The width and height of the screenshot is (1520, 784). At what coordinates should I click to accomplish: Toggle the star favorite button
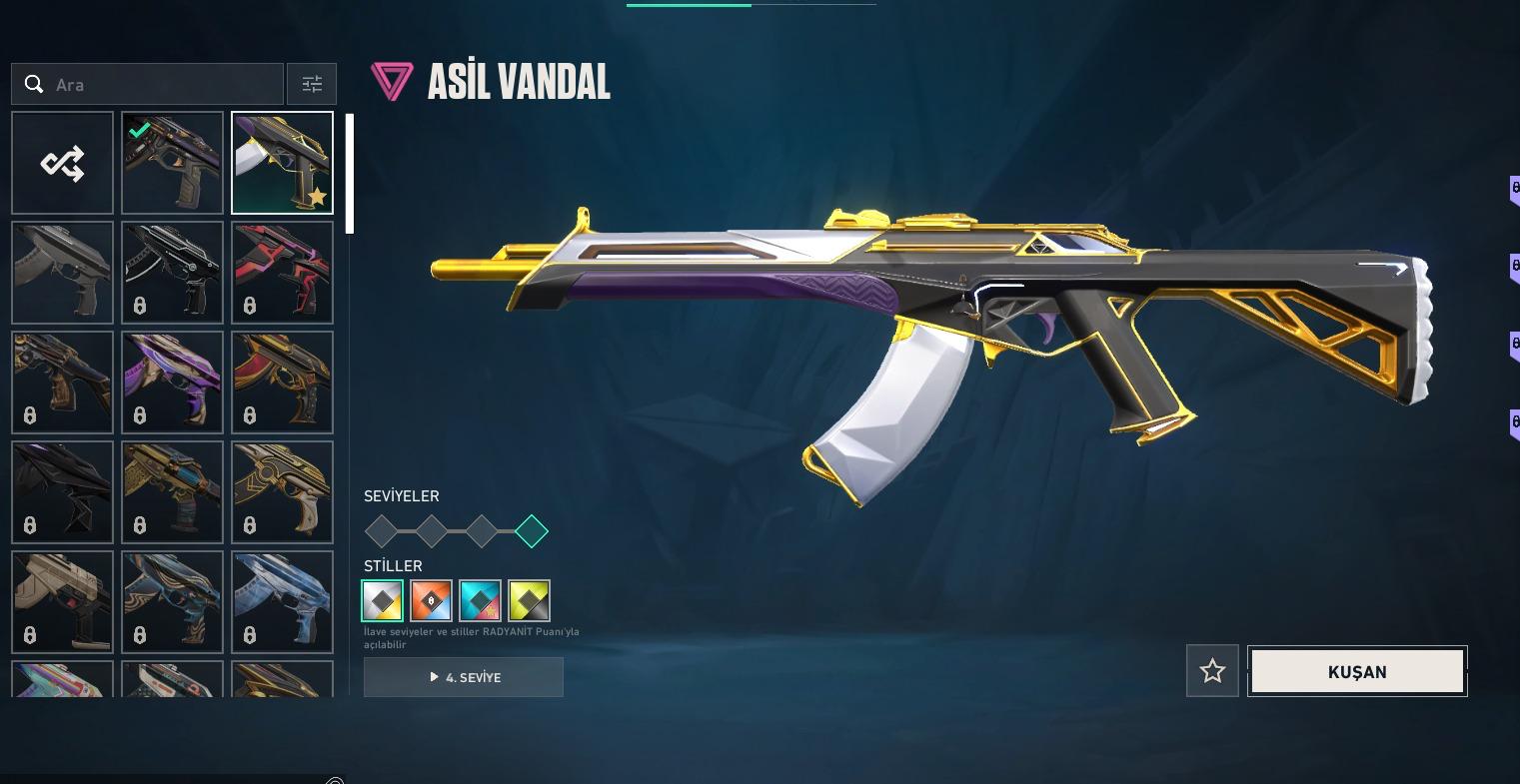(1212, 671)
